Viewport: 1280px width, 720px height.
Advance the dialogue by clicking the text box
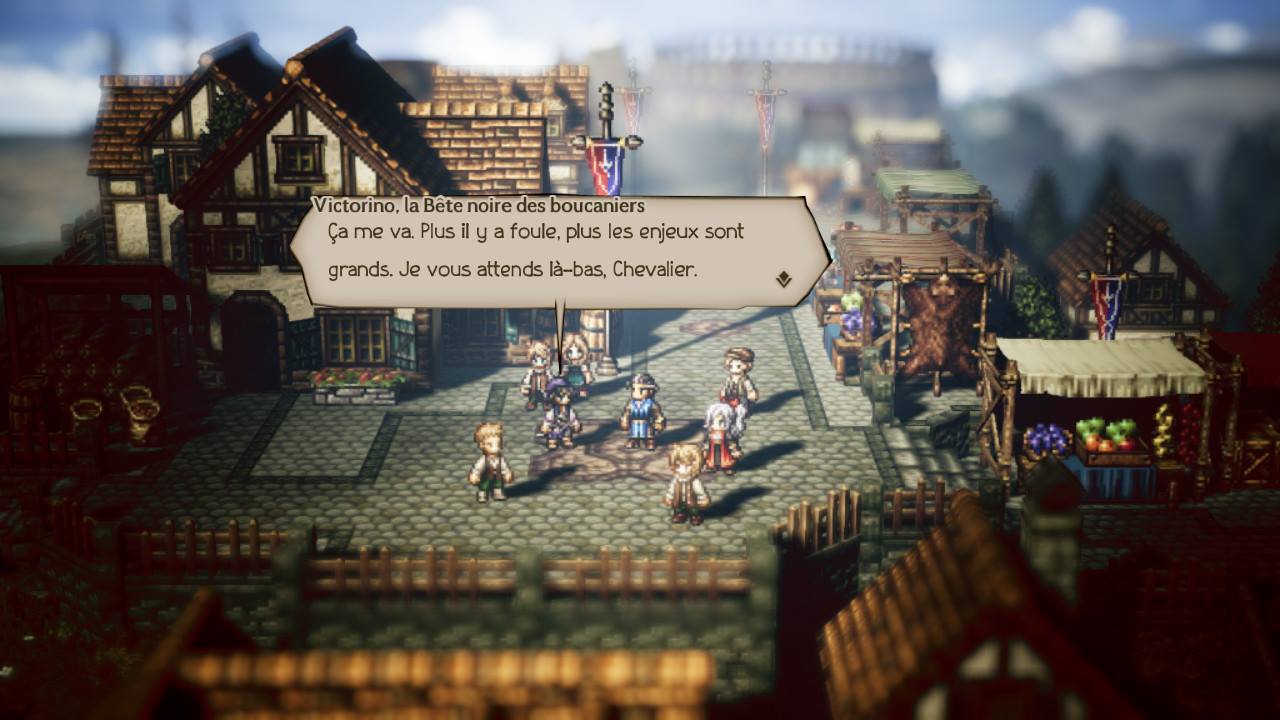pos(560,250)
